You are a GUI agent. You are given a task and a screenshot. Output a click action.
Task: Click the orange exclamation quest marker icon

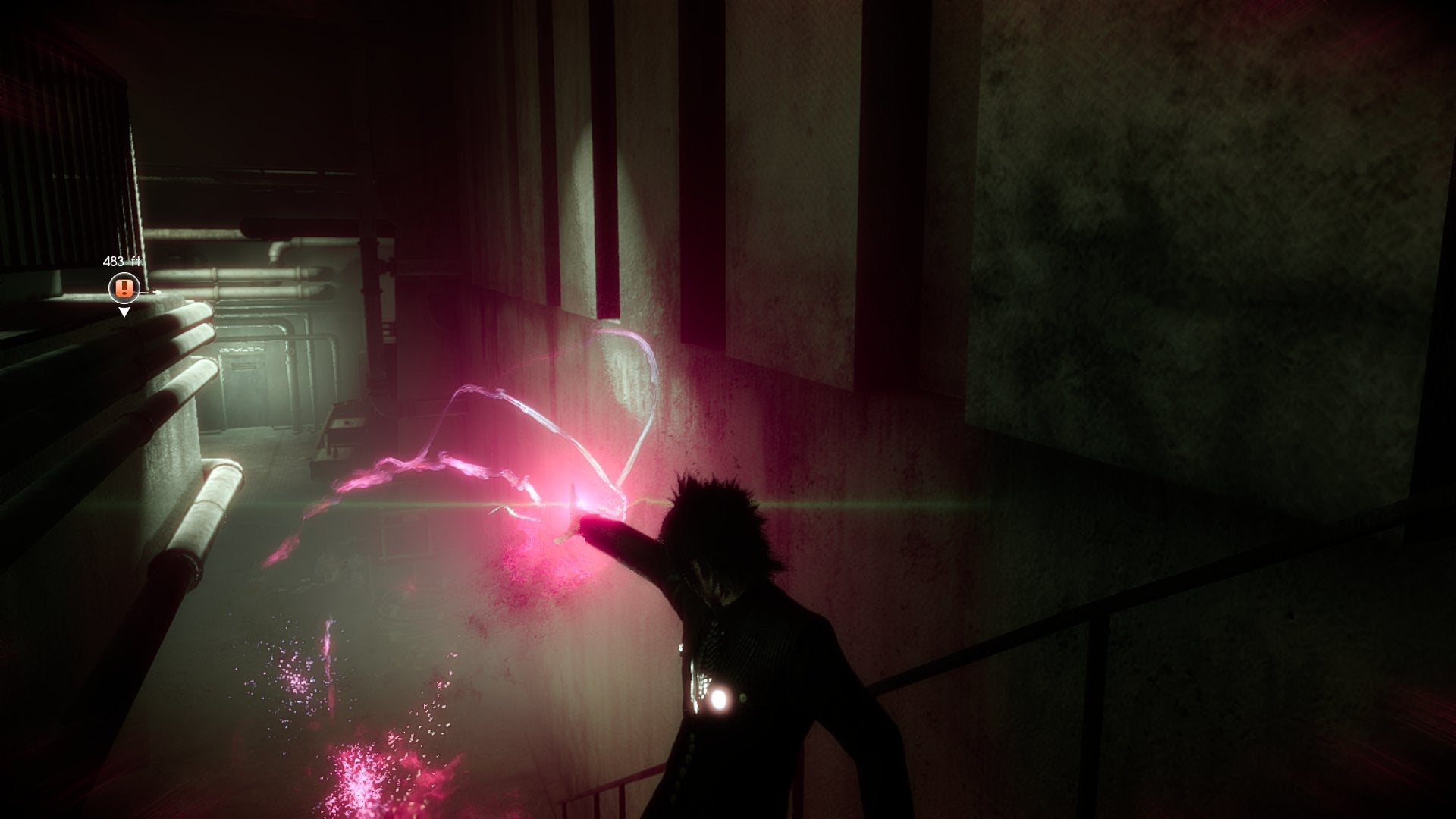point(124,288)
